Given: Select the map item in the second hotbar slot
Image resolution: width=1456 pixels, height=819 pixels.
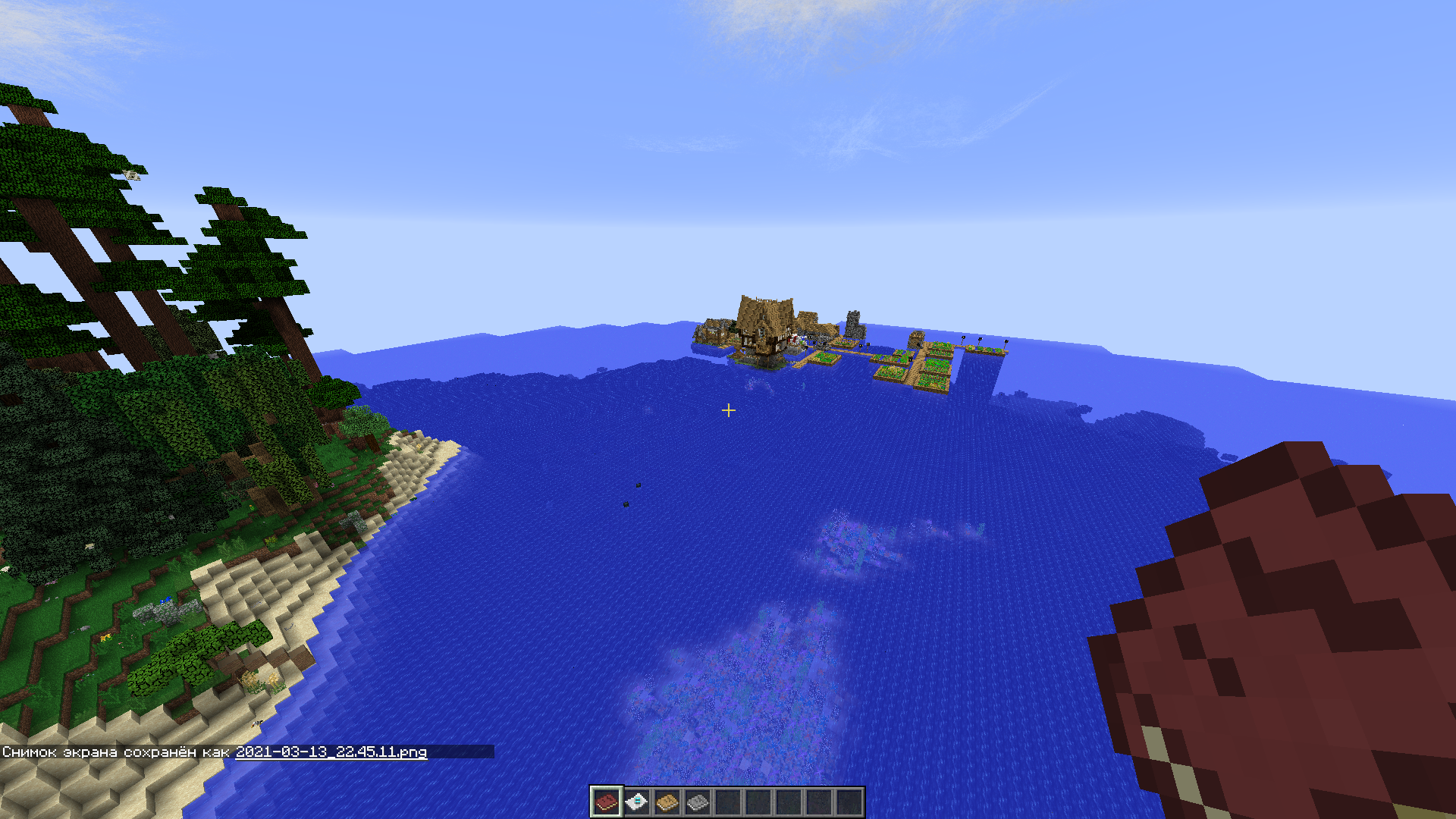Looking at the screenshot, I should pos(637,802).
